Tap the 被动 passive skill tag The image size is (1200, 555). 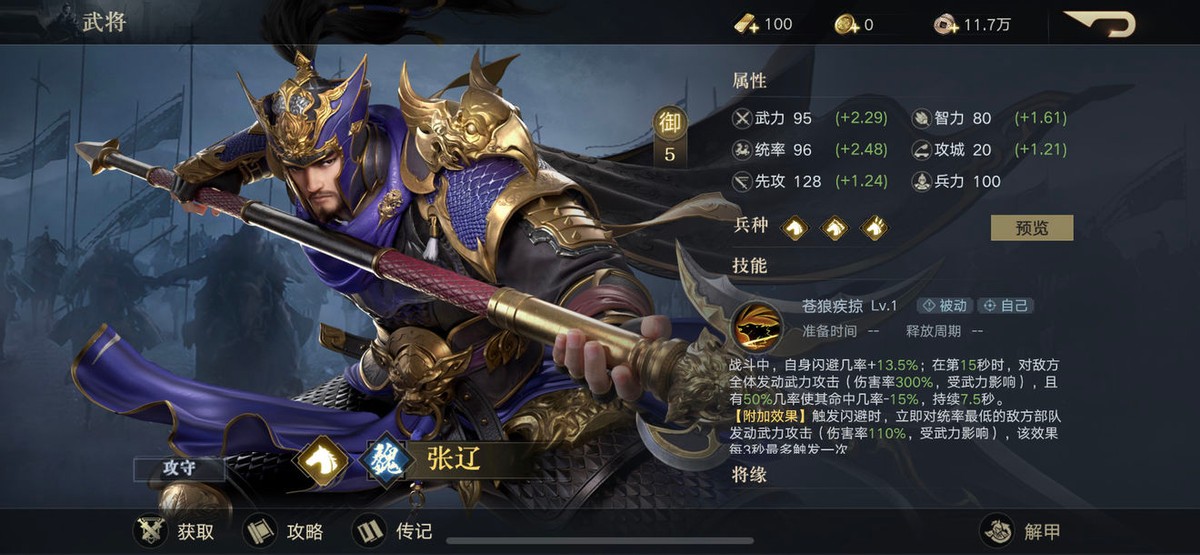pos(942,305)
